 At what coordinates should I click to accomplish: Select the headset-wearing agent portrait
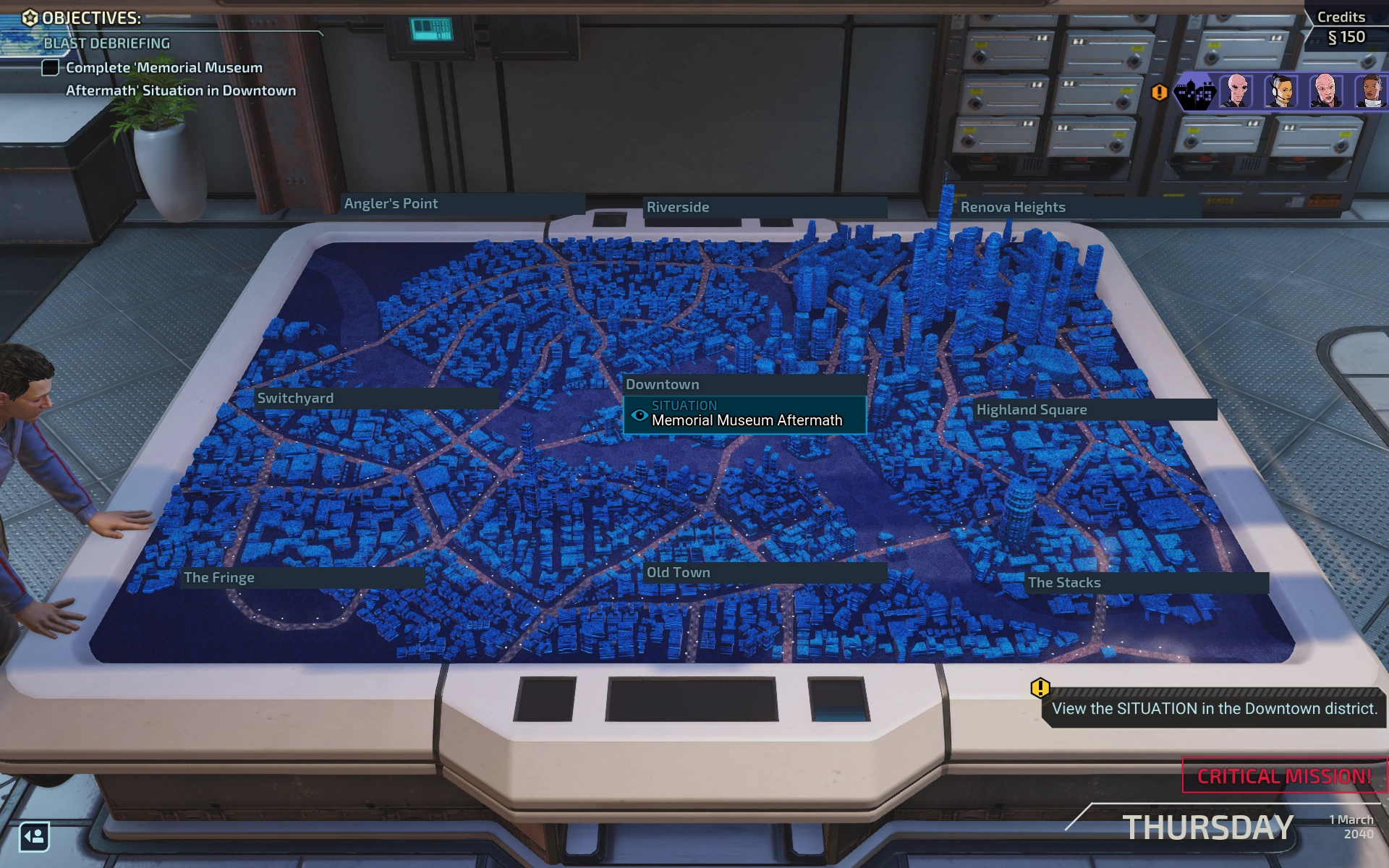[1281, 92]
